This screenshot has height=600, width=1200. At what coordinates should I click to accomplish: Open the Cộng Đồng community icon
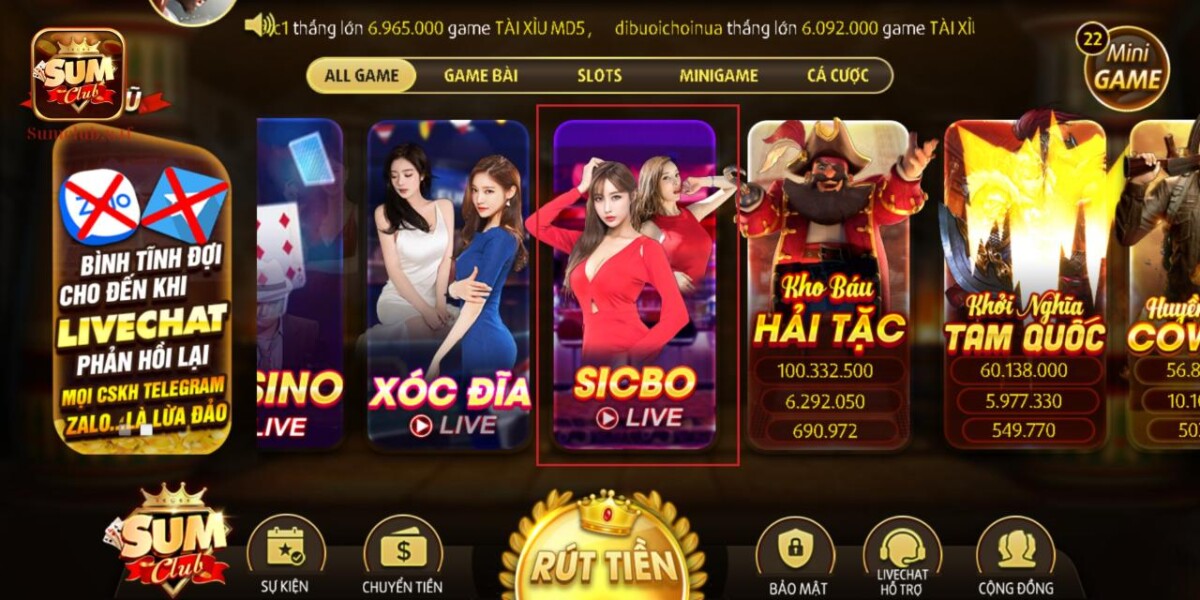coord(1015,555)
